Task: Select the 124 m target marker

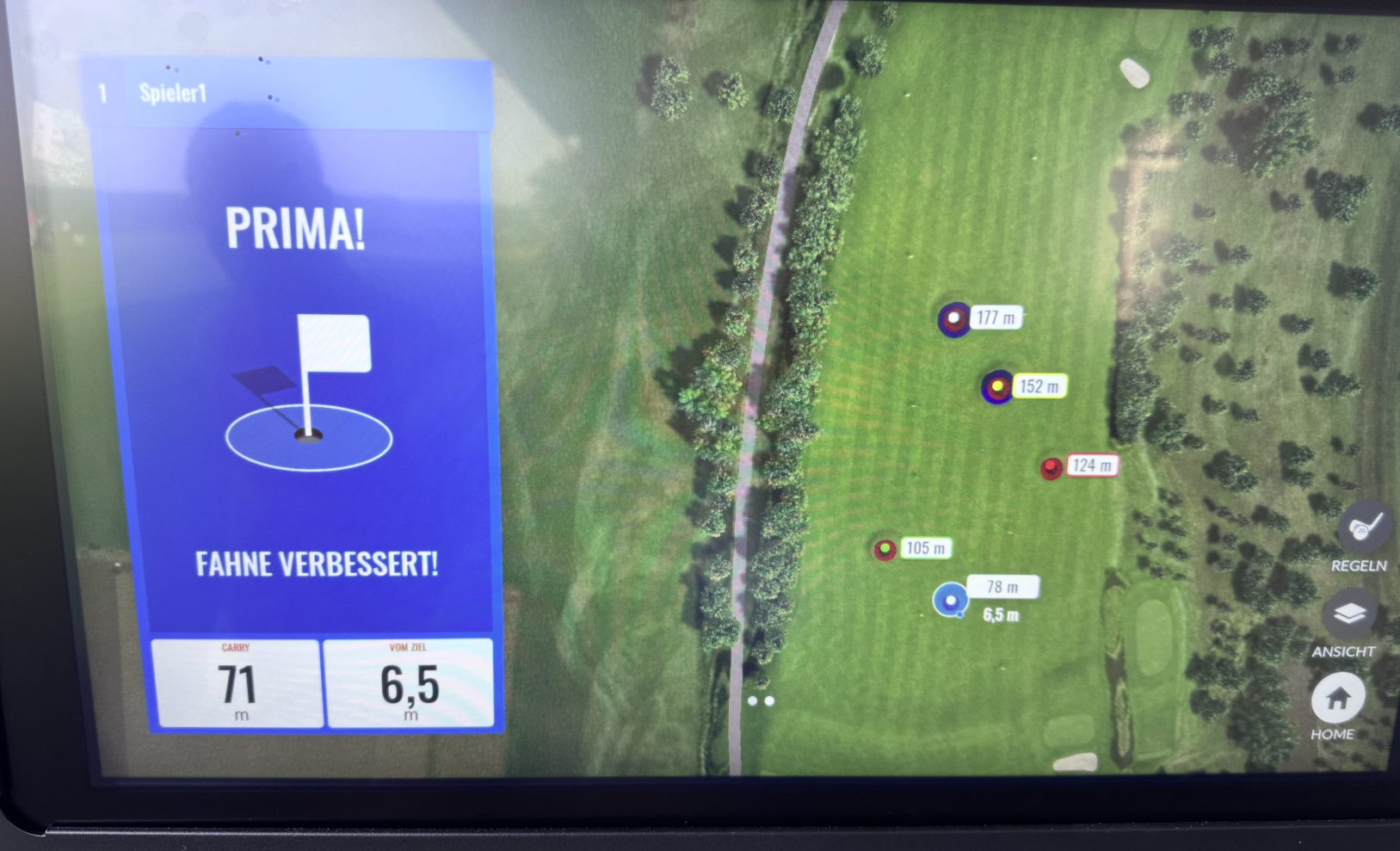Action: (x=1052, y=468)
